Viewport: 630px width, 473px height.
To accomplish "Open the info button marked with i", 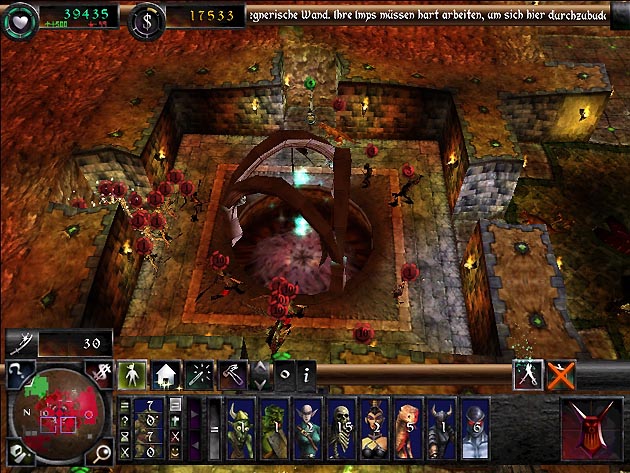I will (307, 375).
